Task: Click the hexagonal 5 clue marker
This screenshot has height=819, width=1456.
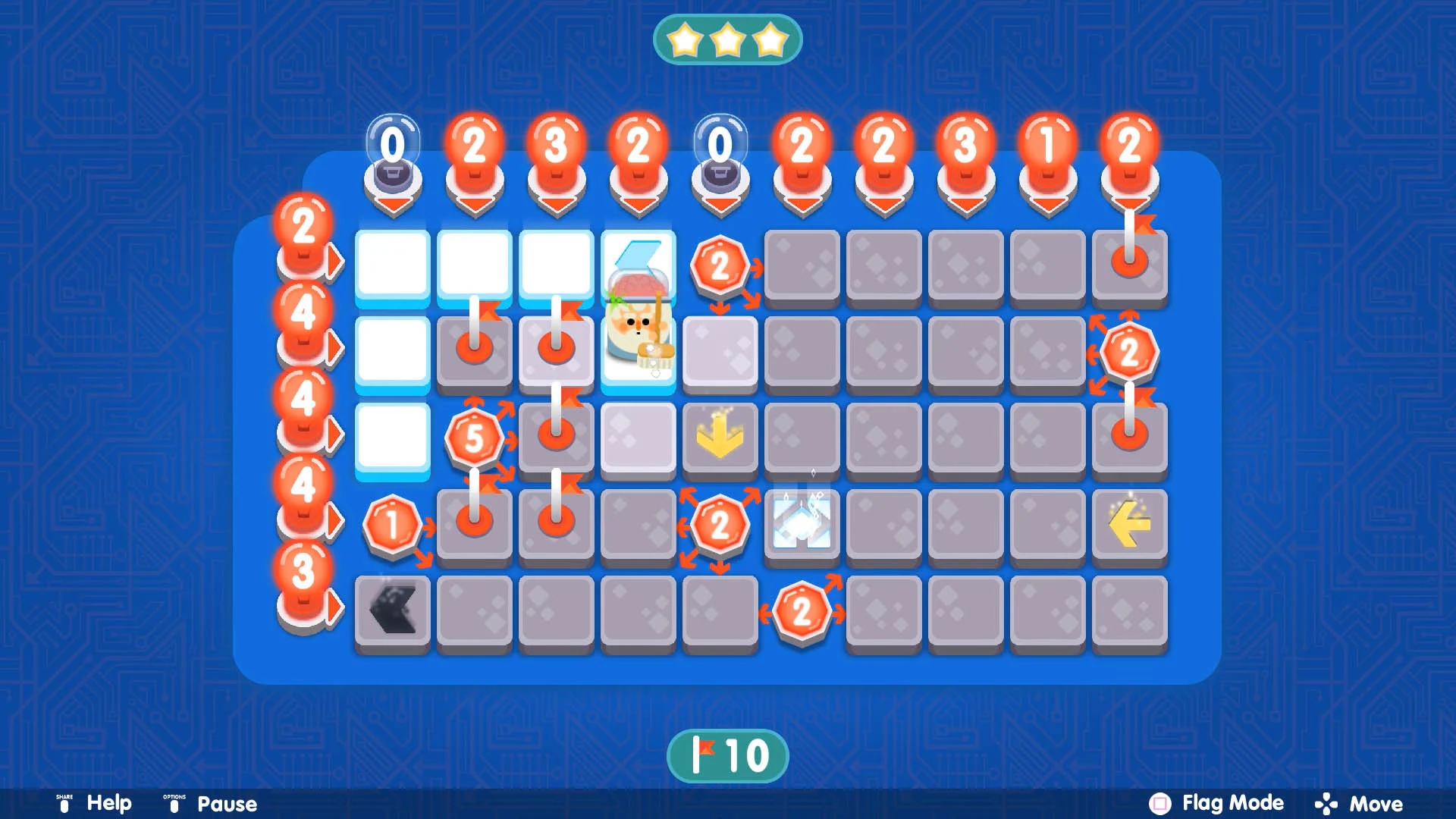Action: coord(475,438)
